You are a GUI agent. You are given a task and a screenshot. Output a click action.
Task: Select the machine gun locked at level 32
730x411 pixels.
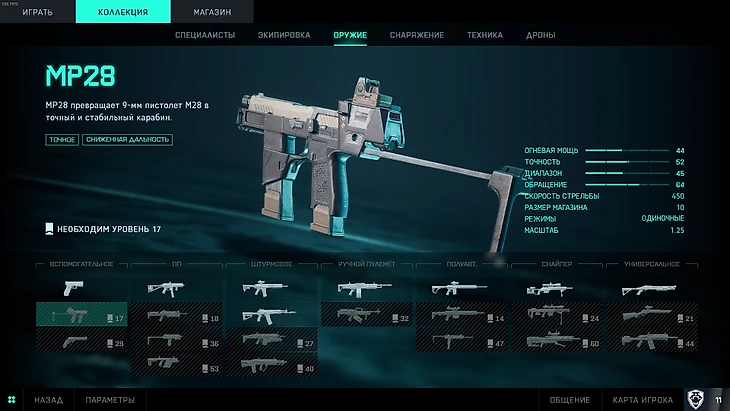coord(366,316)
